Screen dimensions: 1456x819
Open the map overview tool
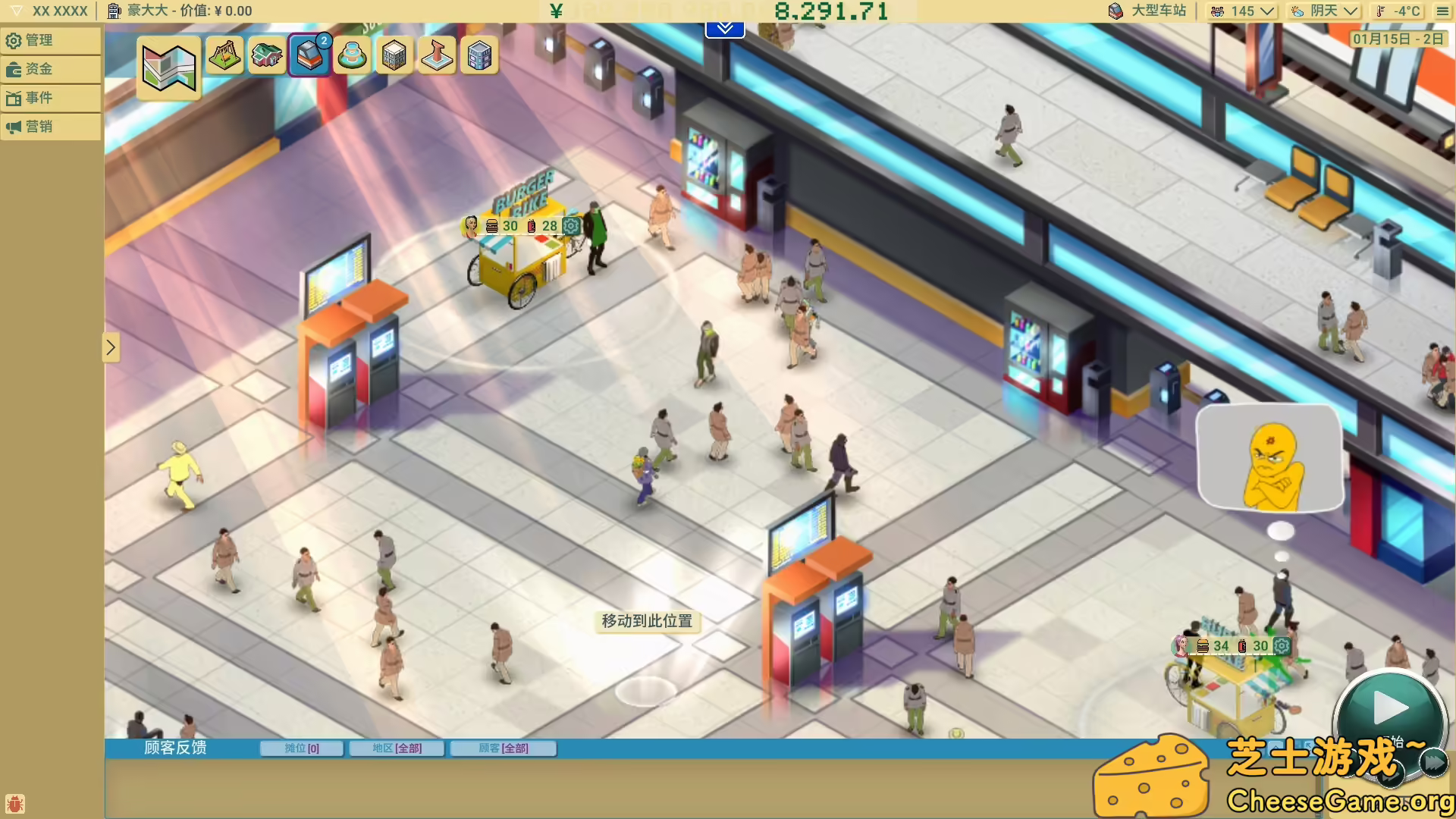pos(168,68)
